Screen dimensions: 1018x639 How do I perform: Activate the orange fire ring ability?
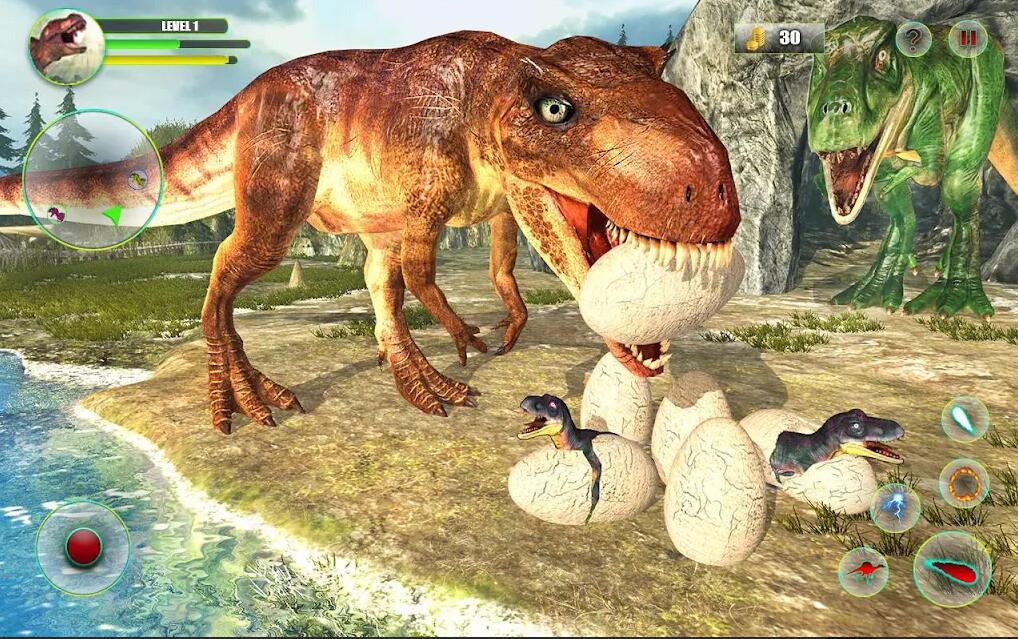click(x=964, y=483)
